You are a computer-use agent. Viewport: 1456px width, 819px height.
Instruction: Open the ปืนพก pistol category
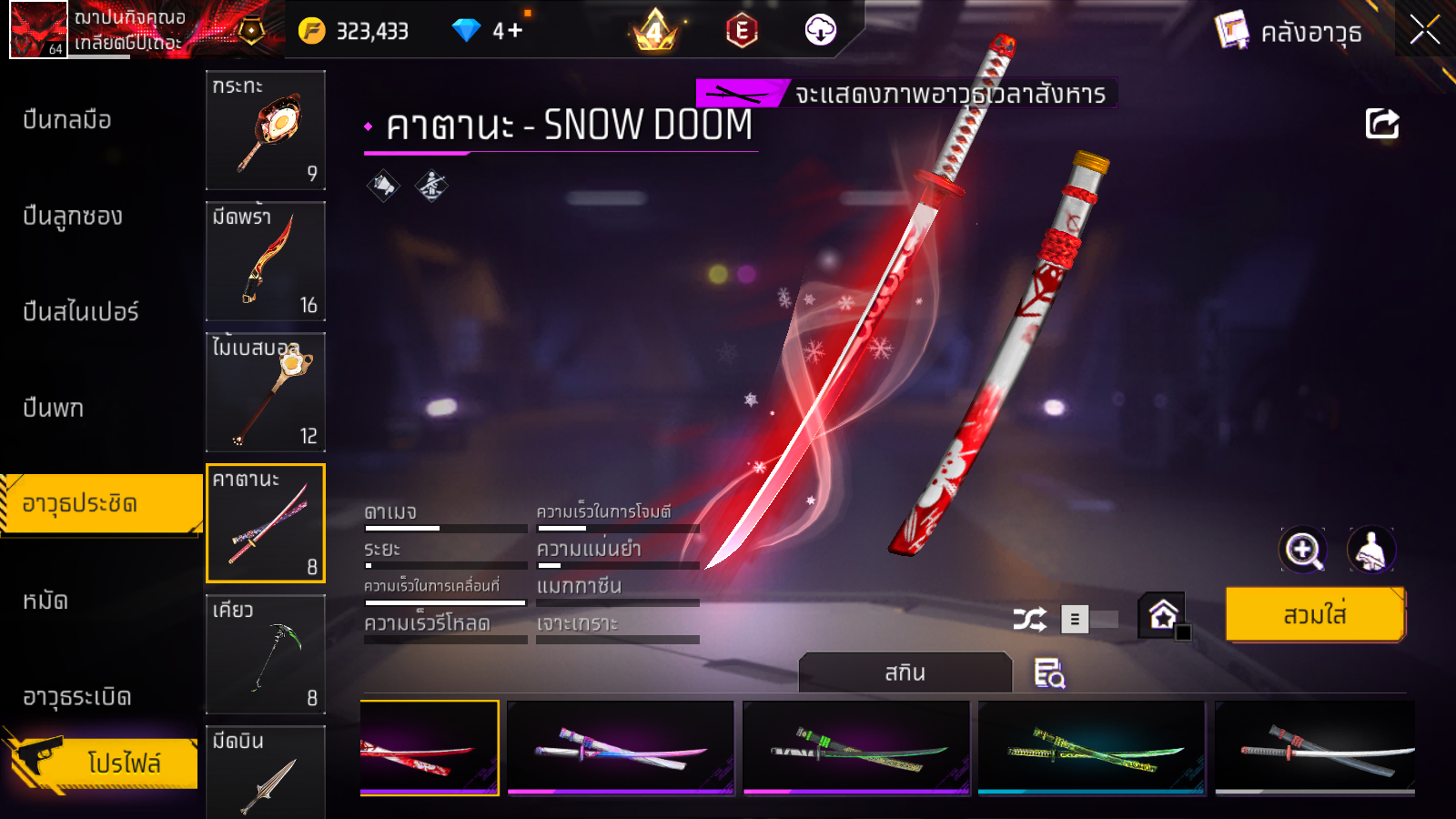click(x=54, y=409)
